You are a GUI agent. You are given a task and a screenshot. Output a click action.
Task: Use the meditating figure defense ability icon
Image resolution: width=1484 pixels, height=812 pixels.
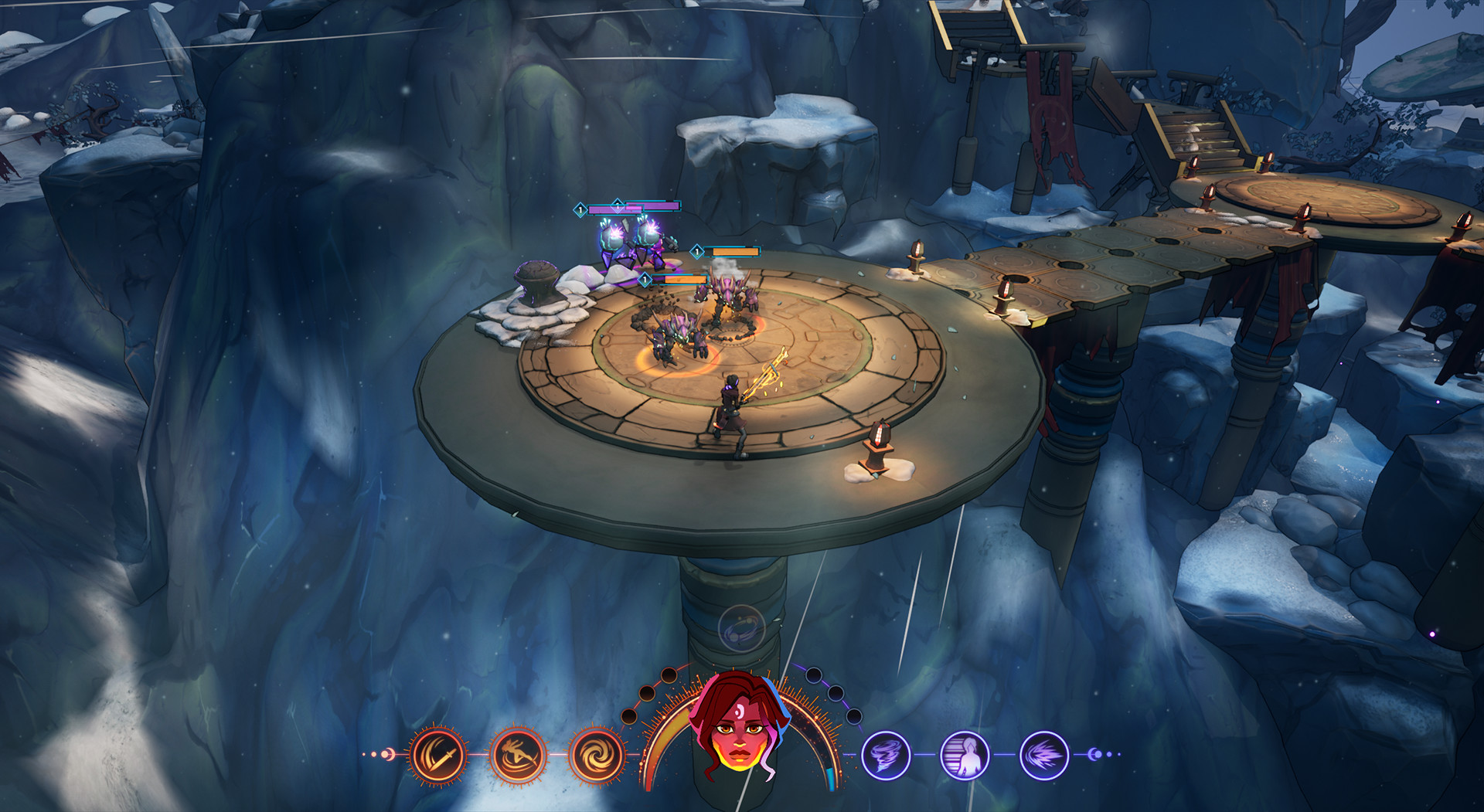click(x=964, y=756)
